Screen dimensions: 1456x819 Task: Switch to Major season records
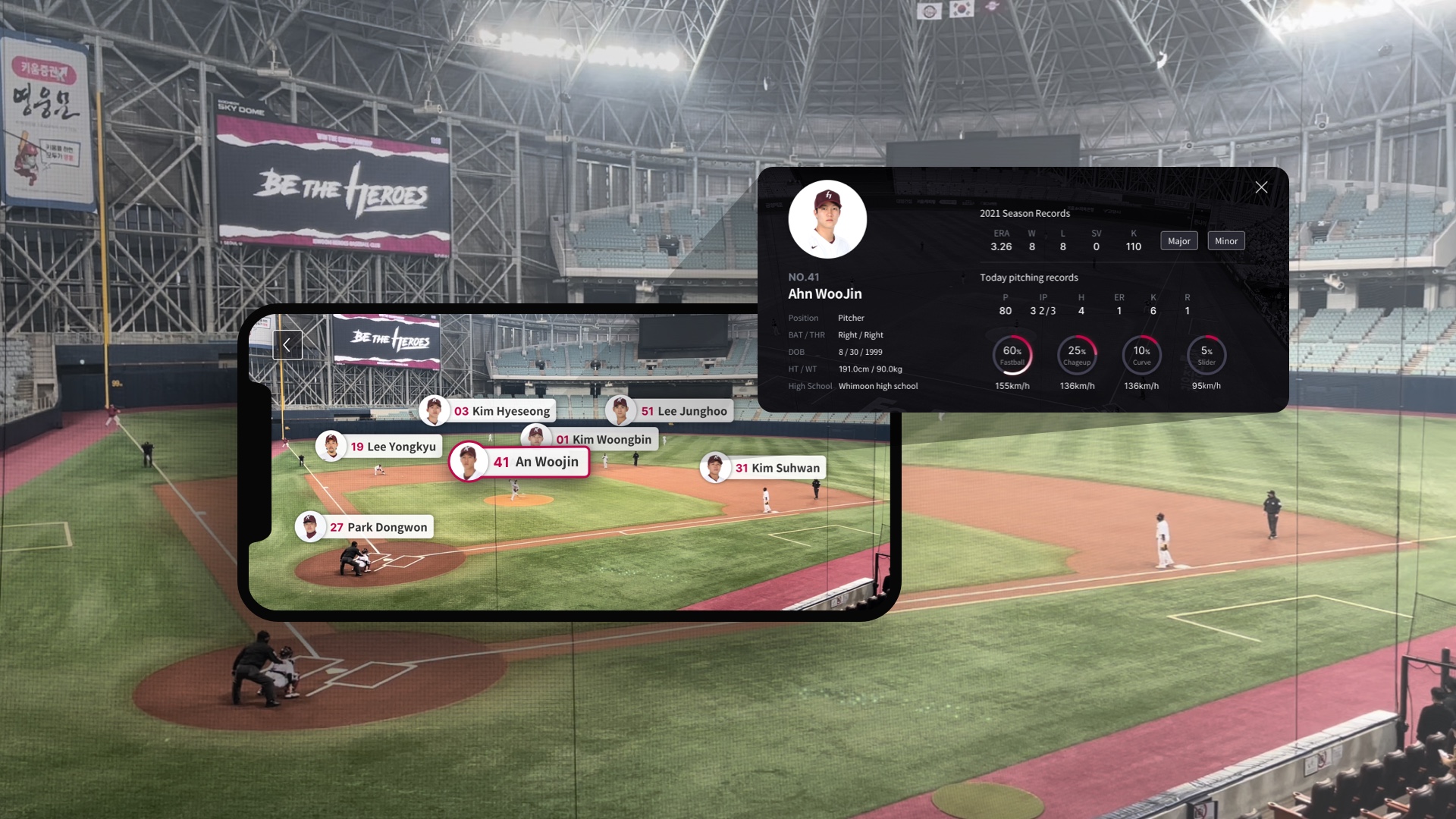(1179, 240)
